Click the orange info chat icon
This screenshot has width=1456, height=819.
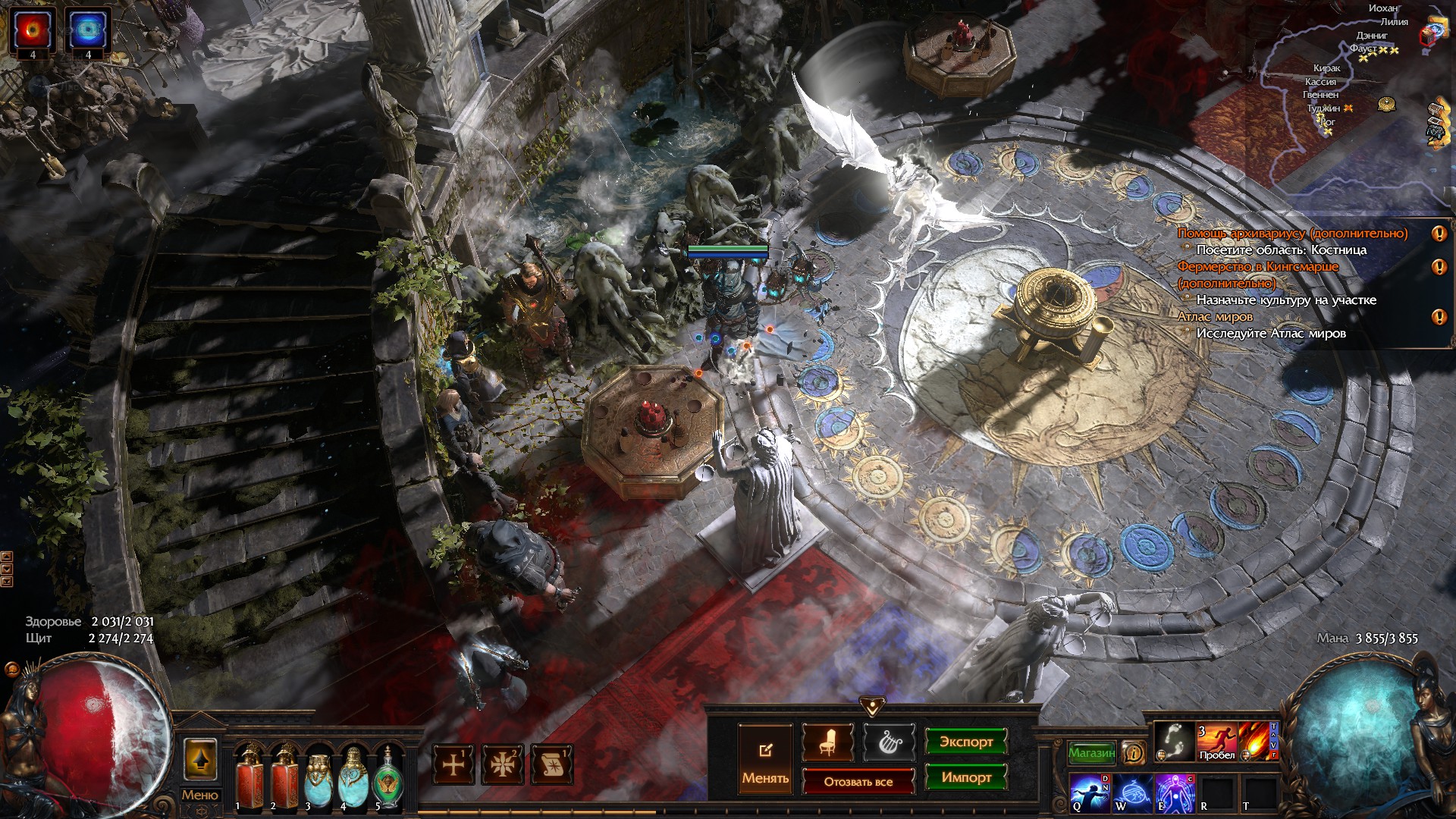click(1133, 752)
